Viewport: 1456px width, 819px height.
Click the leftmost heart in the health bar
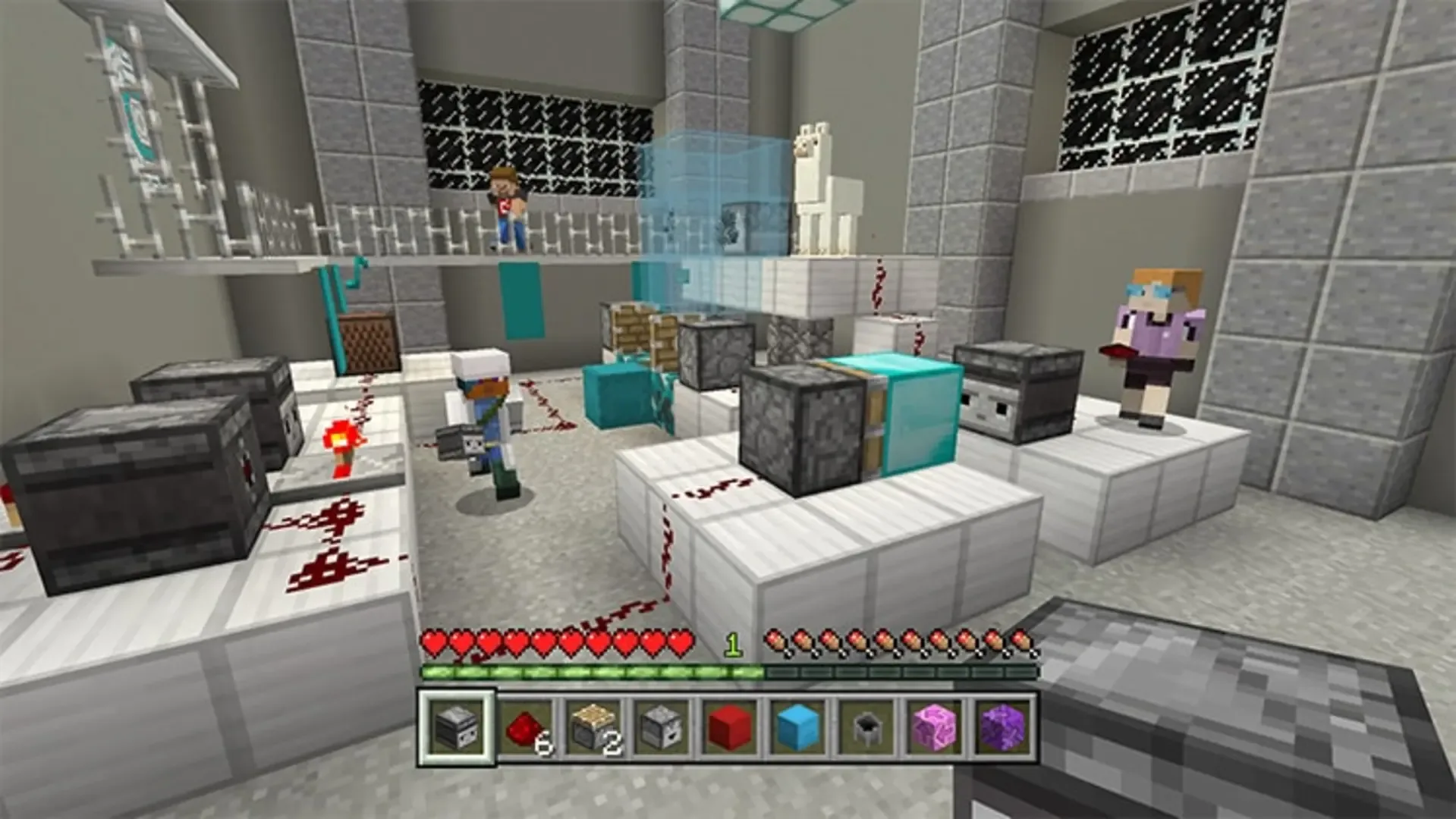coord(432,641)
